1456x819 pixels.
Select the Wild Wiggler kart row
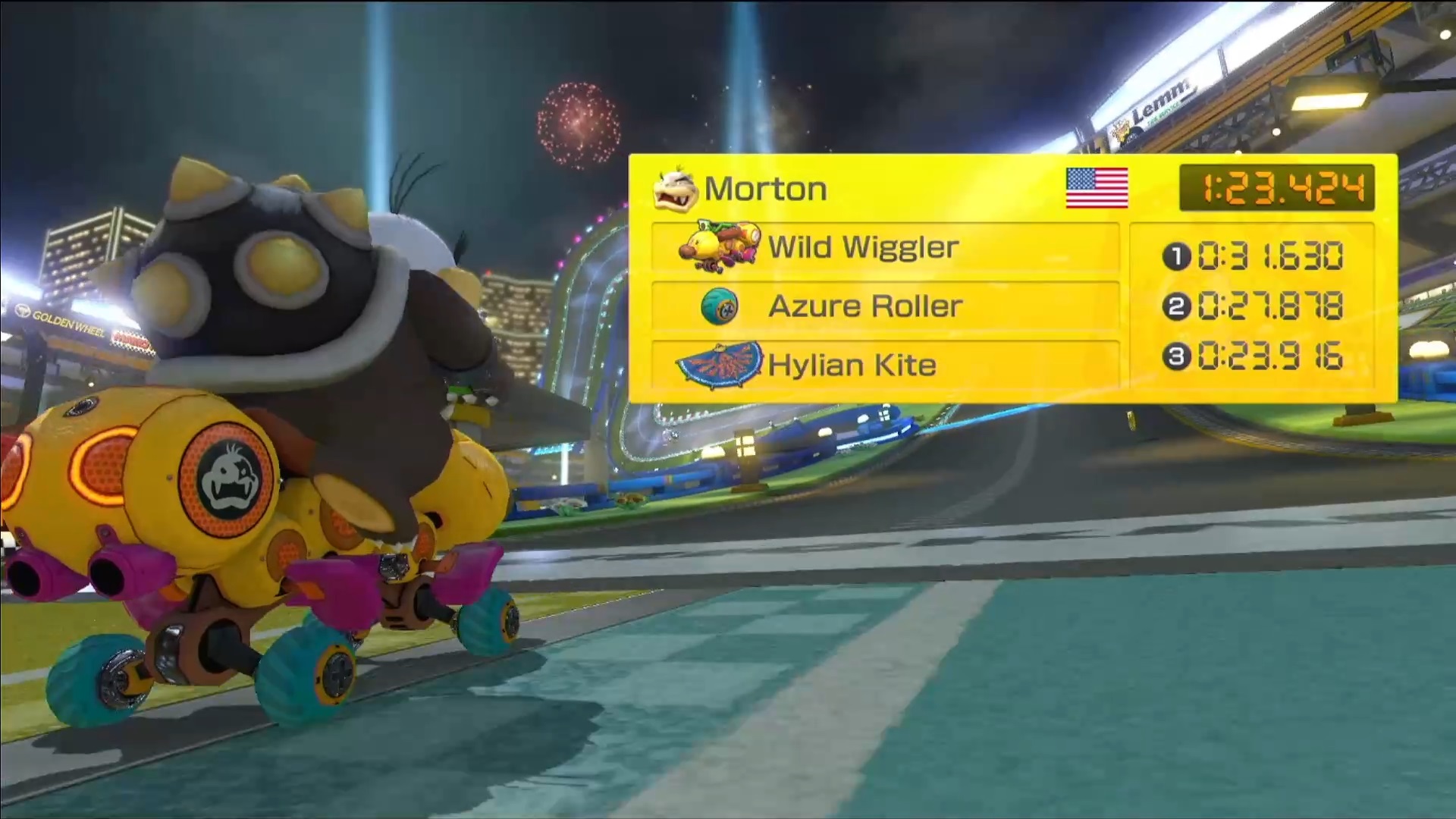click(x=885, y=247)
